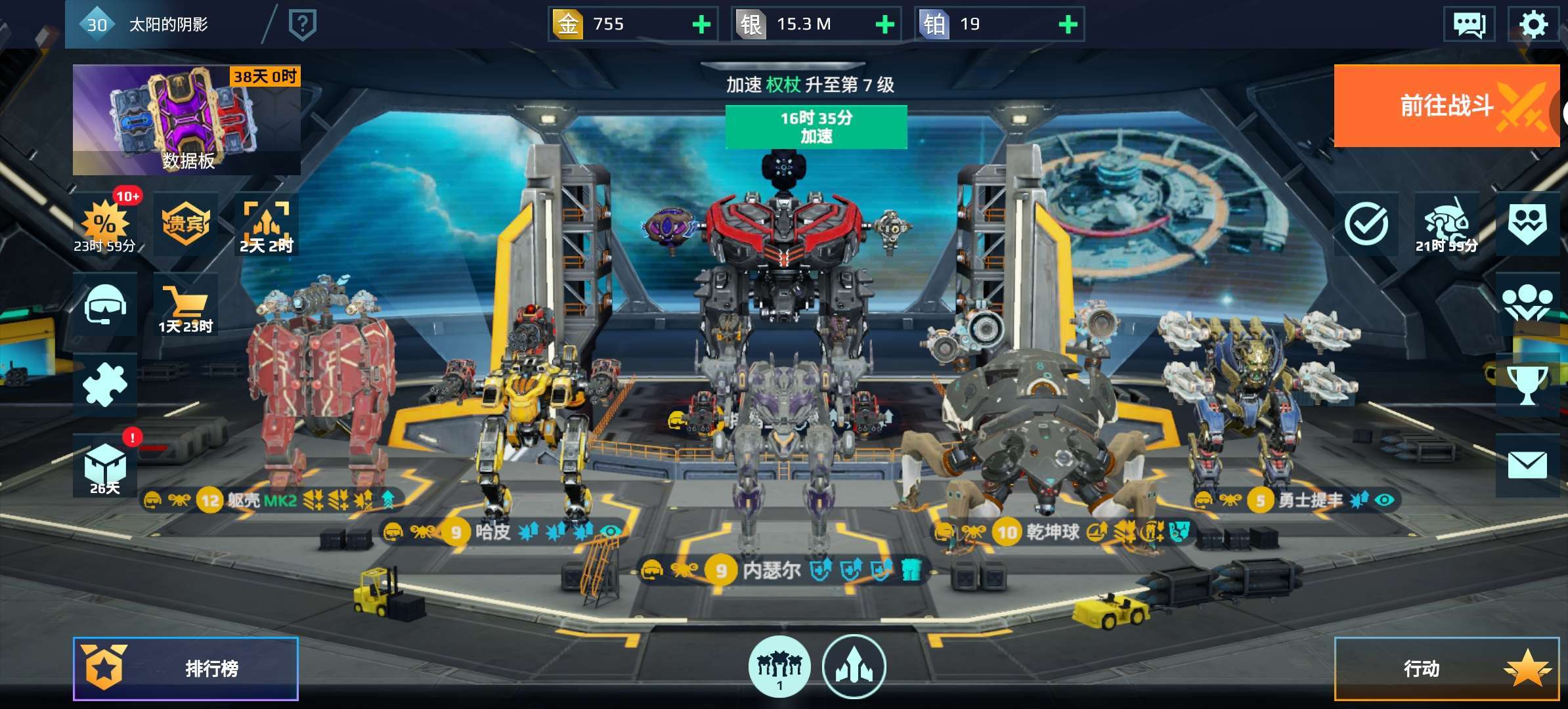
Task: Open the mail envelope inbox
Action: [x=1527, y=465]
